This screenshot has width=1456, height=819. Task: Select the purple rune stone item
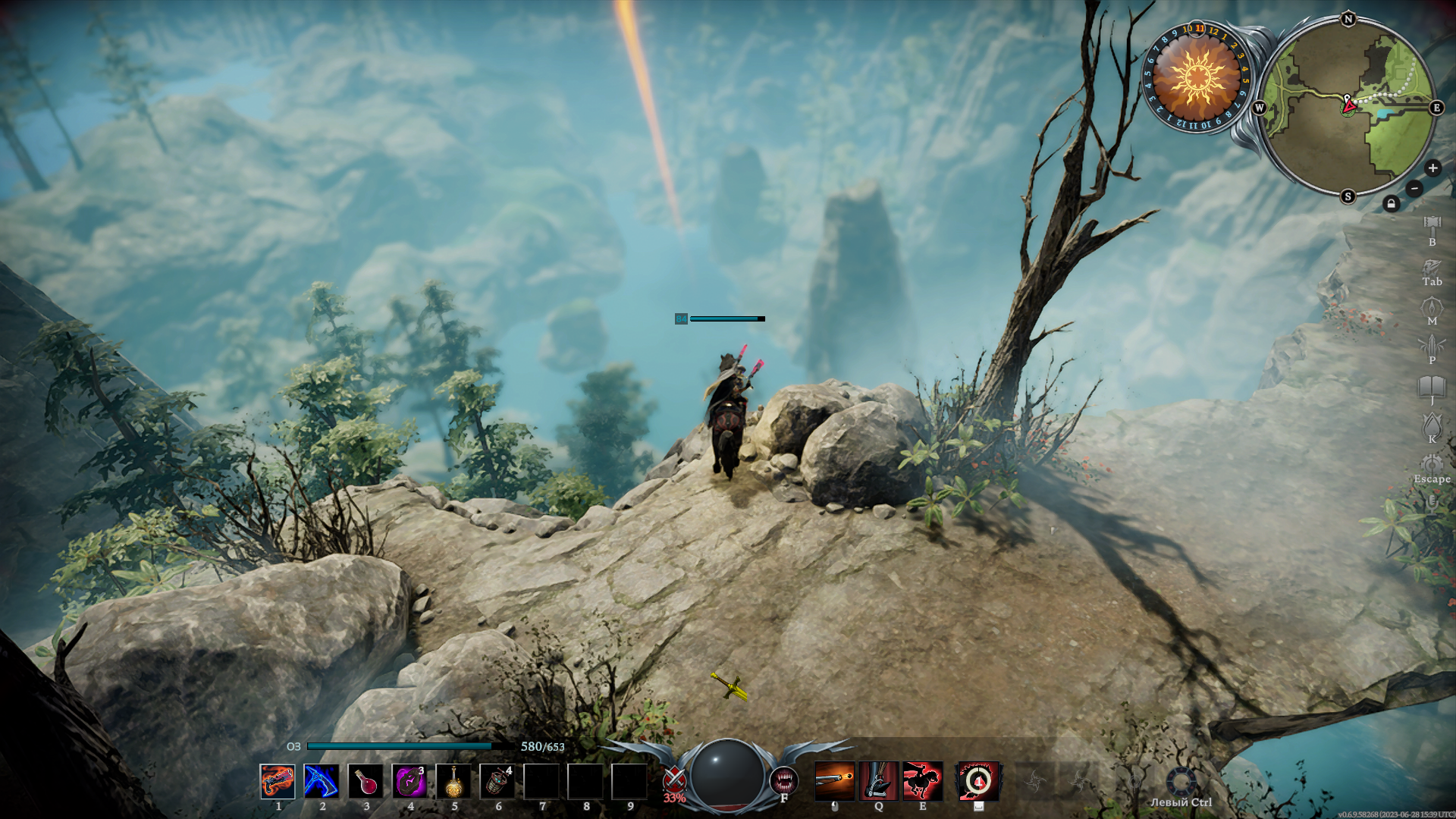click(x=409, y=781)
